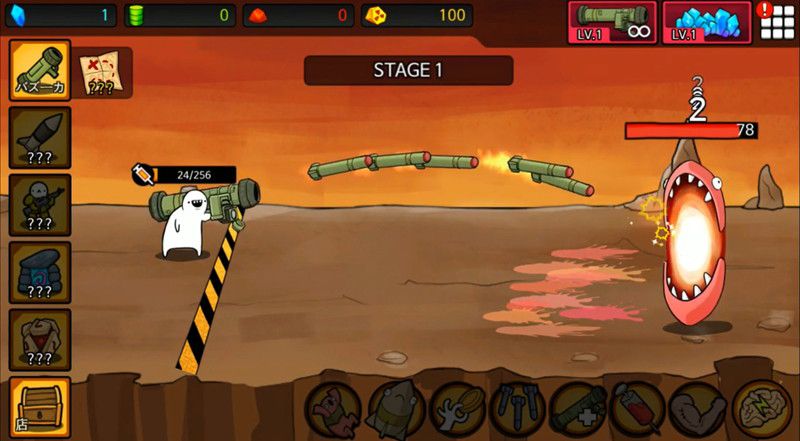This screenshot has width=800, height=441.
Task: Select the locked missile category
Action: pyautogui.click(x=40, y=138)
